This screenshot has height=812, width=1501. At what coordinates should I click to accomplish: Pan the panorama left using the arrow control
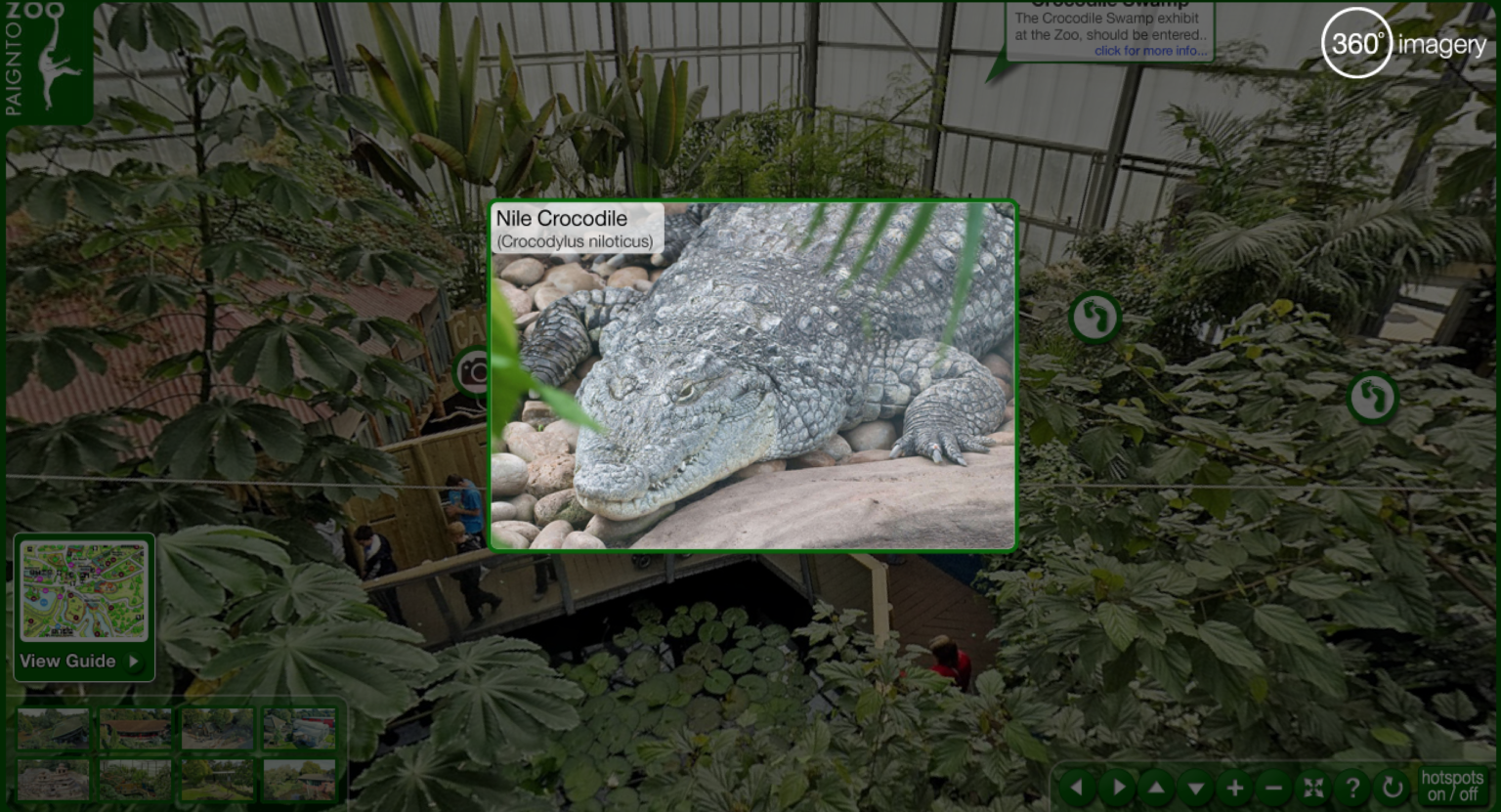click(1078, 787)
